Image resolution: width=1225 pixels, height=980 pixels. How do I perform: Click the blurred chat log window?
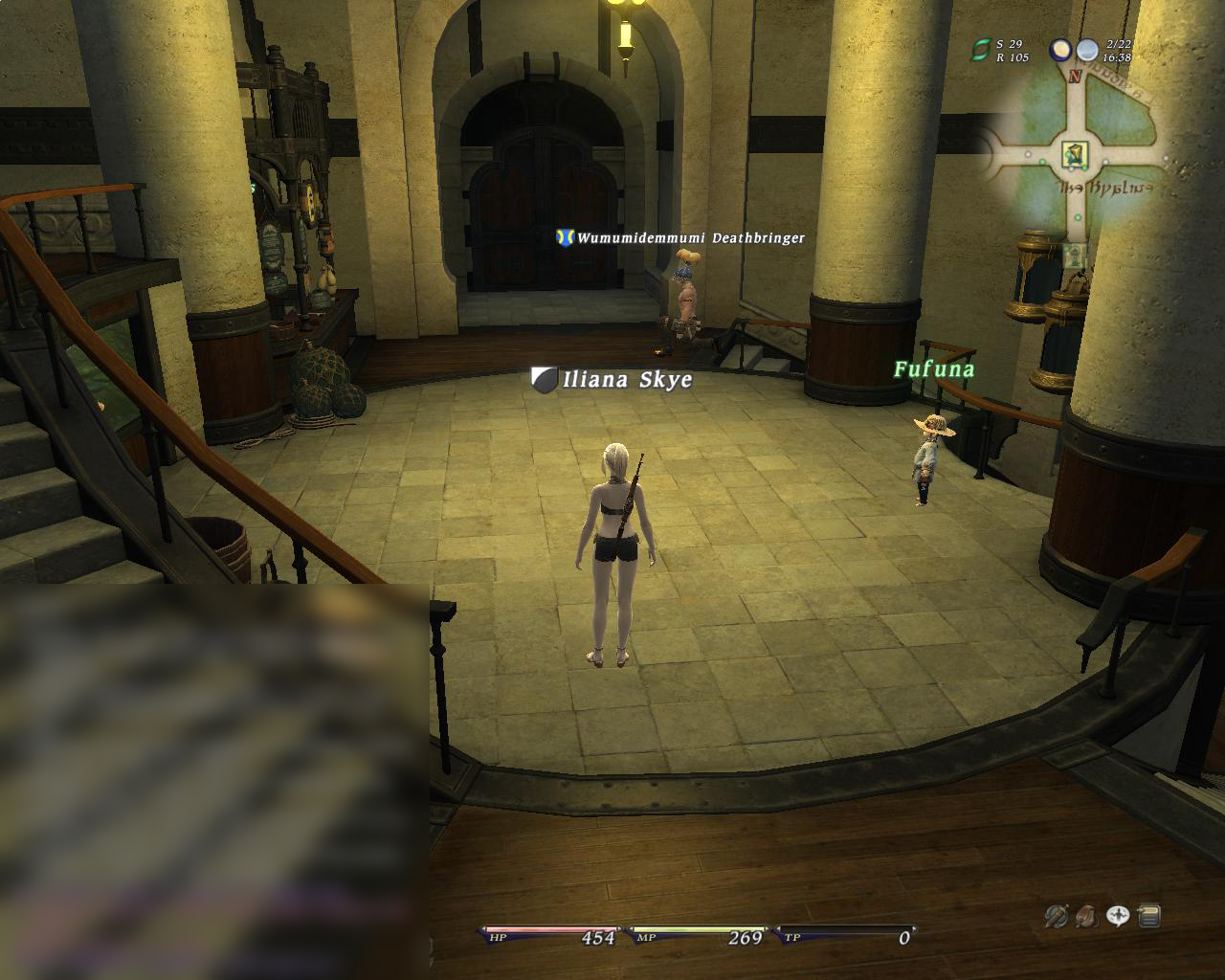(x=214, y=781)
